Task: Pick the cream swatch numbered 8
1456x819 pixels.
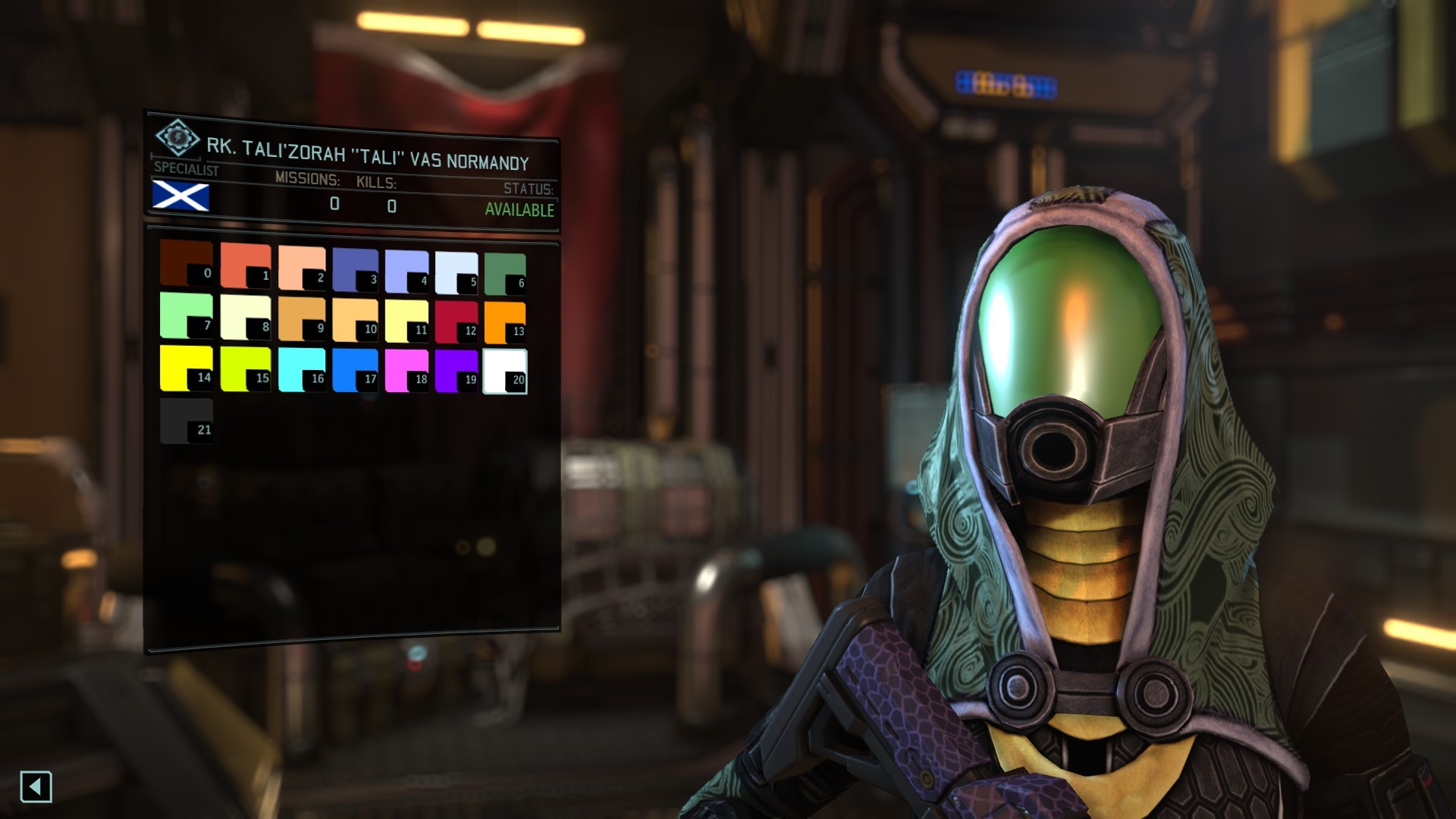Action: coord(245,317)
